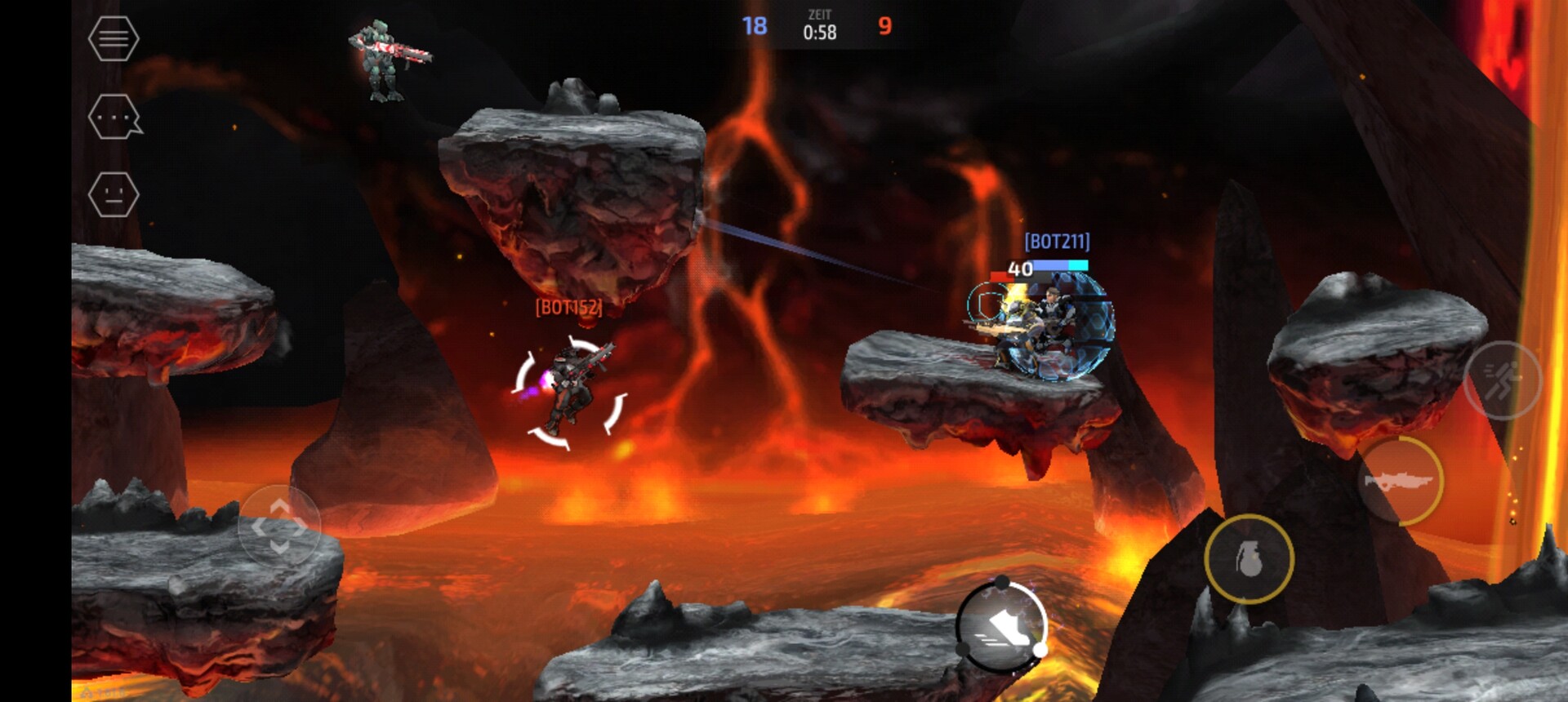Tap the movement joystick pad
This screenshot has width=1568, height=702.
(278, 526)
